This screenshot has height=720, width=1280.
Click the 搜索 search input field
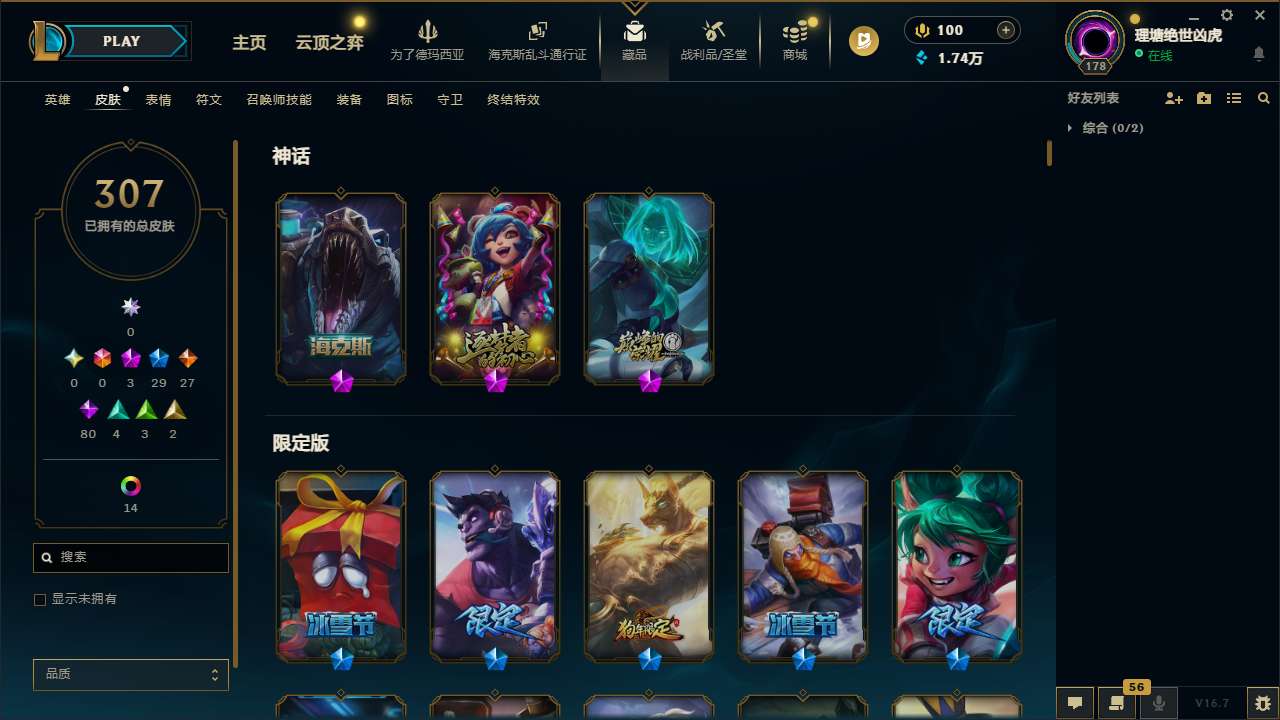point(130,557)
